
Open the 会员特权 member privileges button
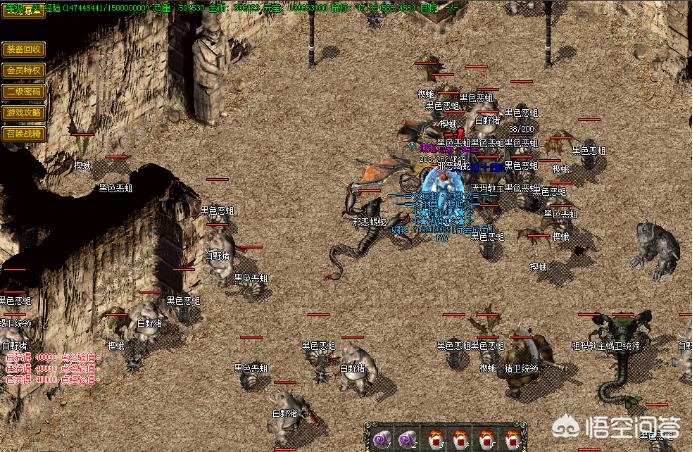tap(23, 71)
